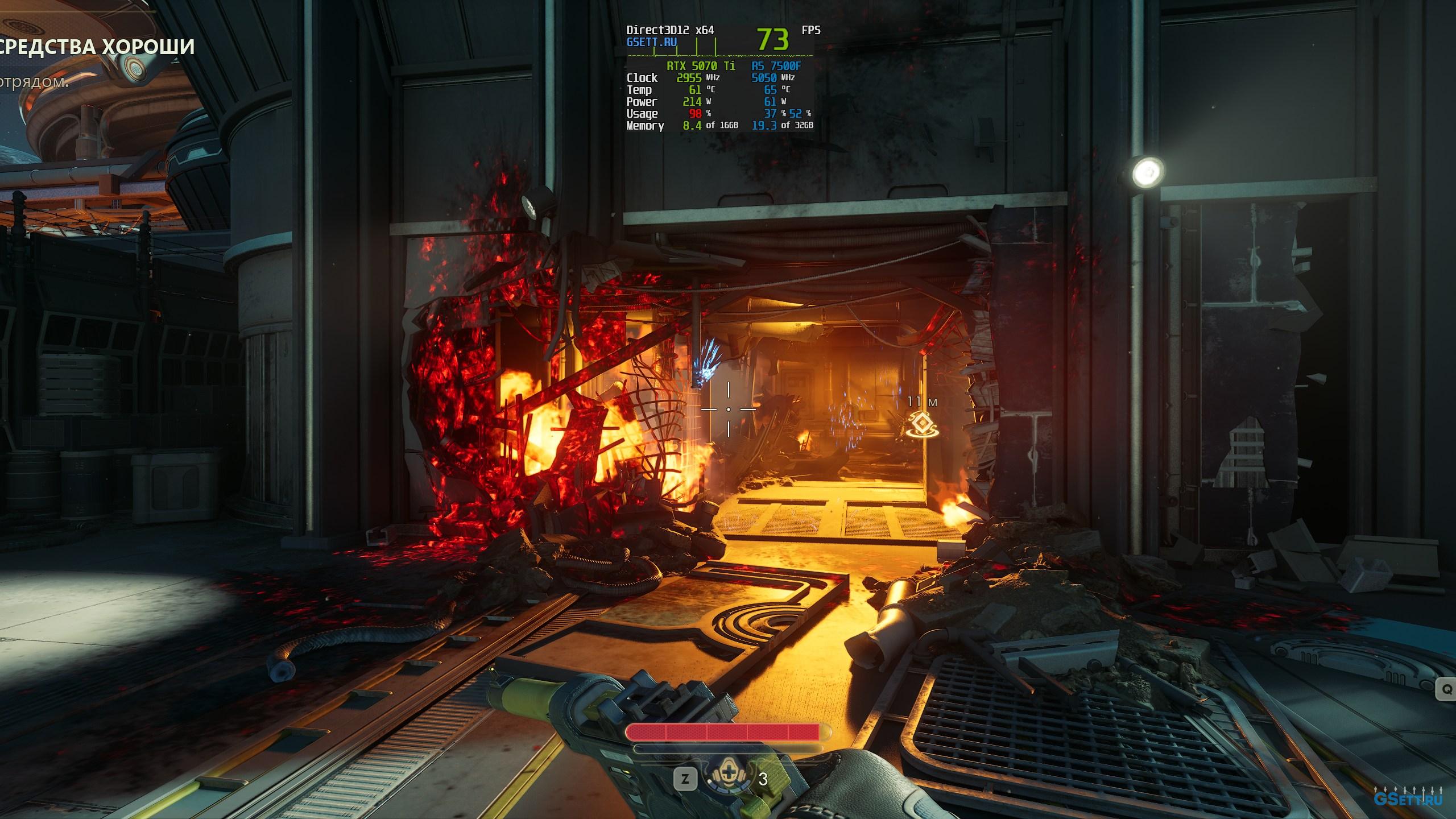The height and width of the screenshot is (819, 1456).
Task: Click the GSETT.RU overlay label
Action: 652,42
